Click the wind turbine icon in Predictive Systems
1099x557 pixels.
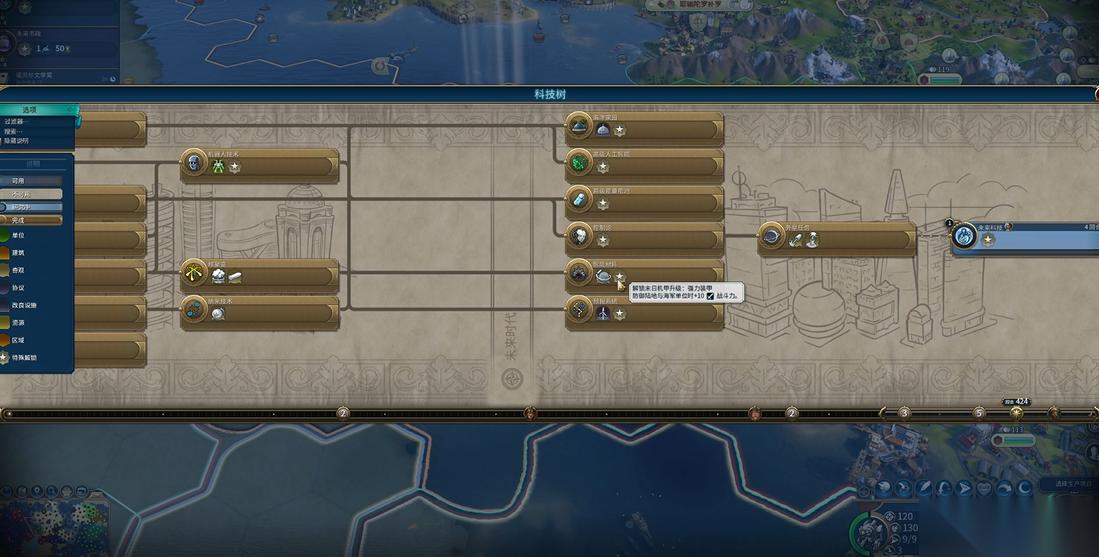(603, 314)
